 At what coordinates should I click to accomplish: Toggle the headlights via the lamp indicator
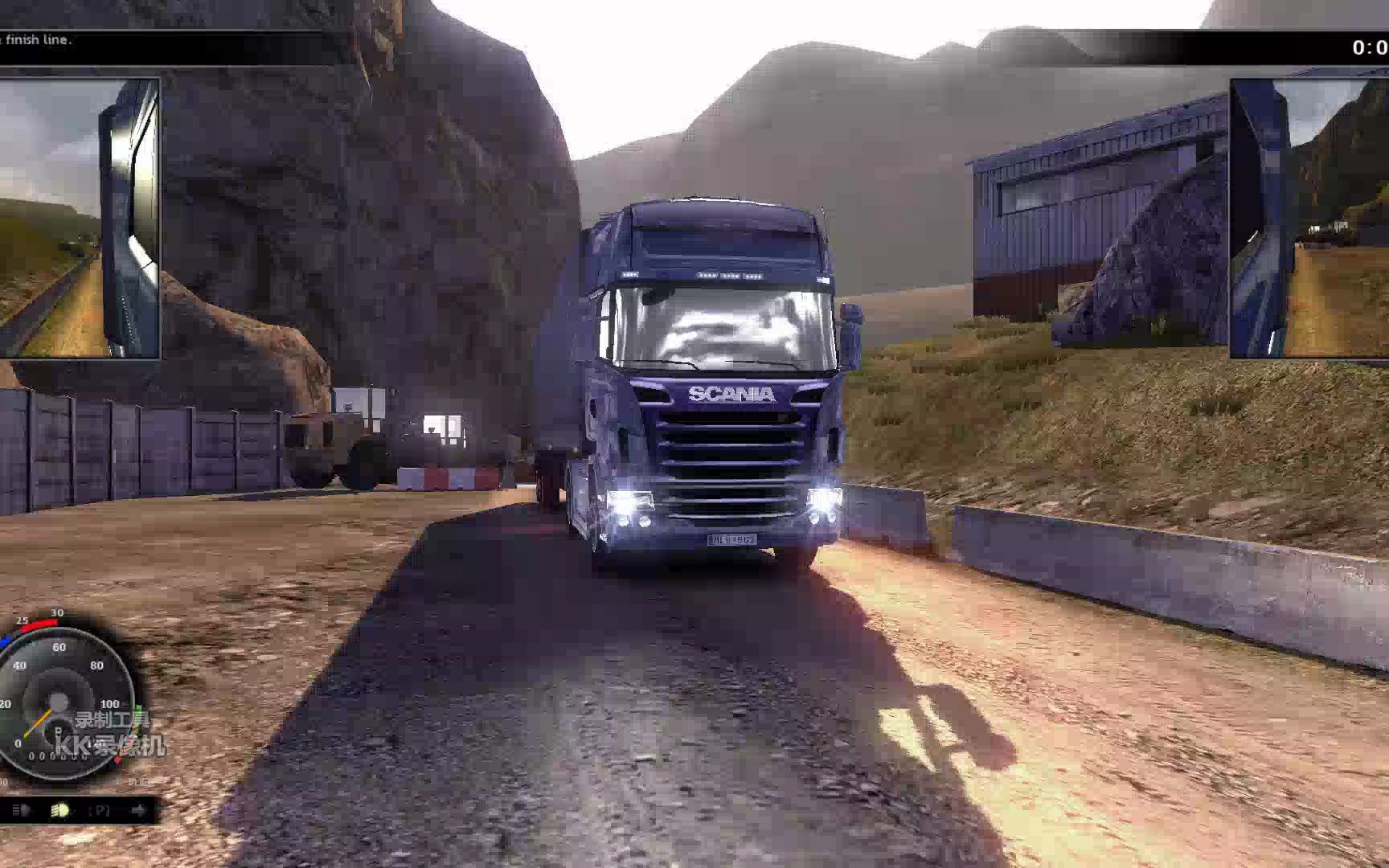pyautogui.click(x=61, y=809)
